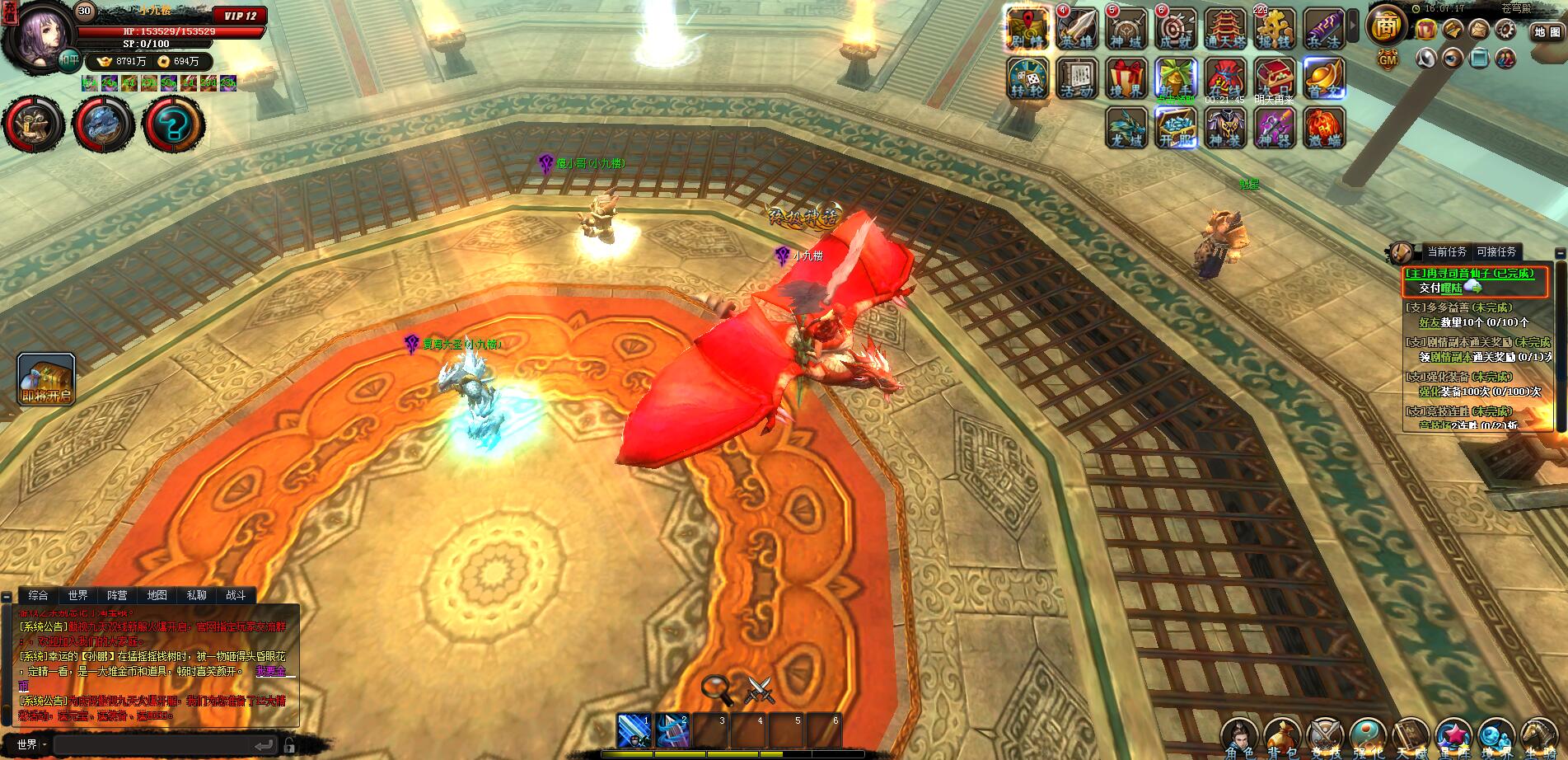This screenshot has width=1568, height=760.
Task: Select the completed main quest 再寻司音仙子
Action: [x=1473, y=274]
